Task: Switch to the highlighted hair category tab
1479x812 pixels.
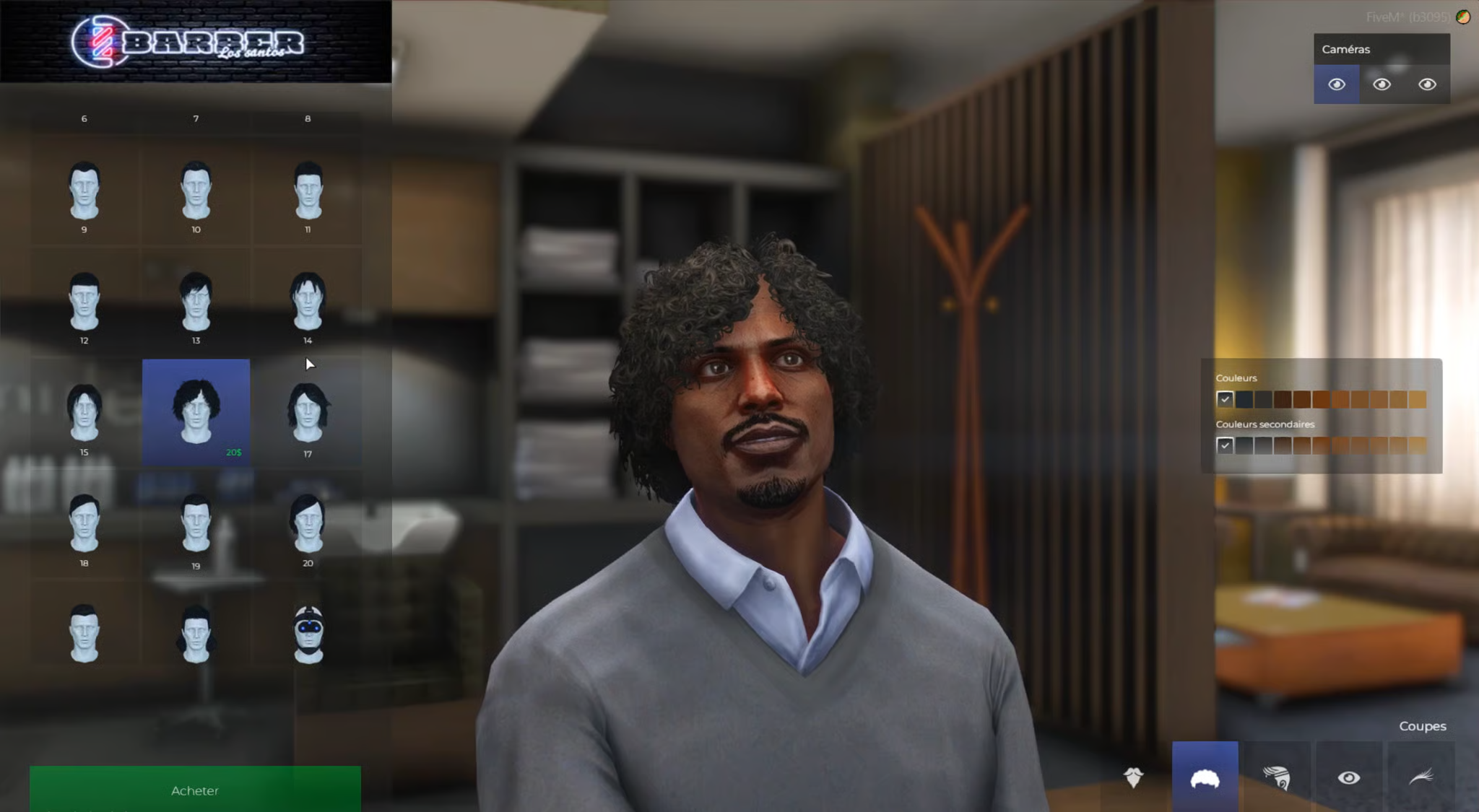Action: 1205,778
